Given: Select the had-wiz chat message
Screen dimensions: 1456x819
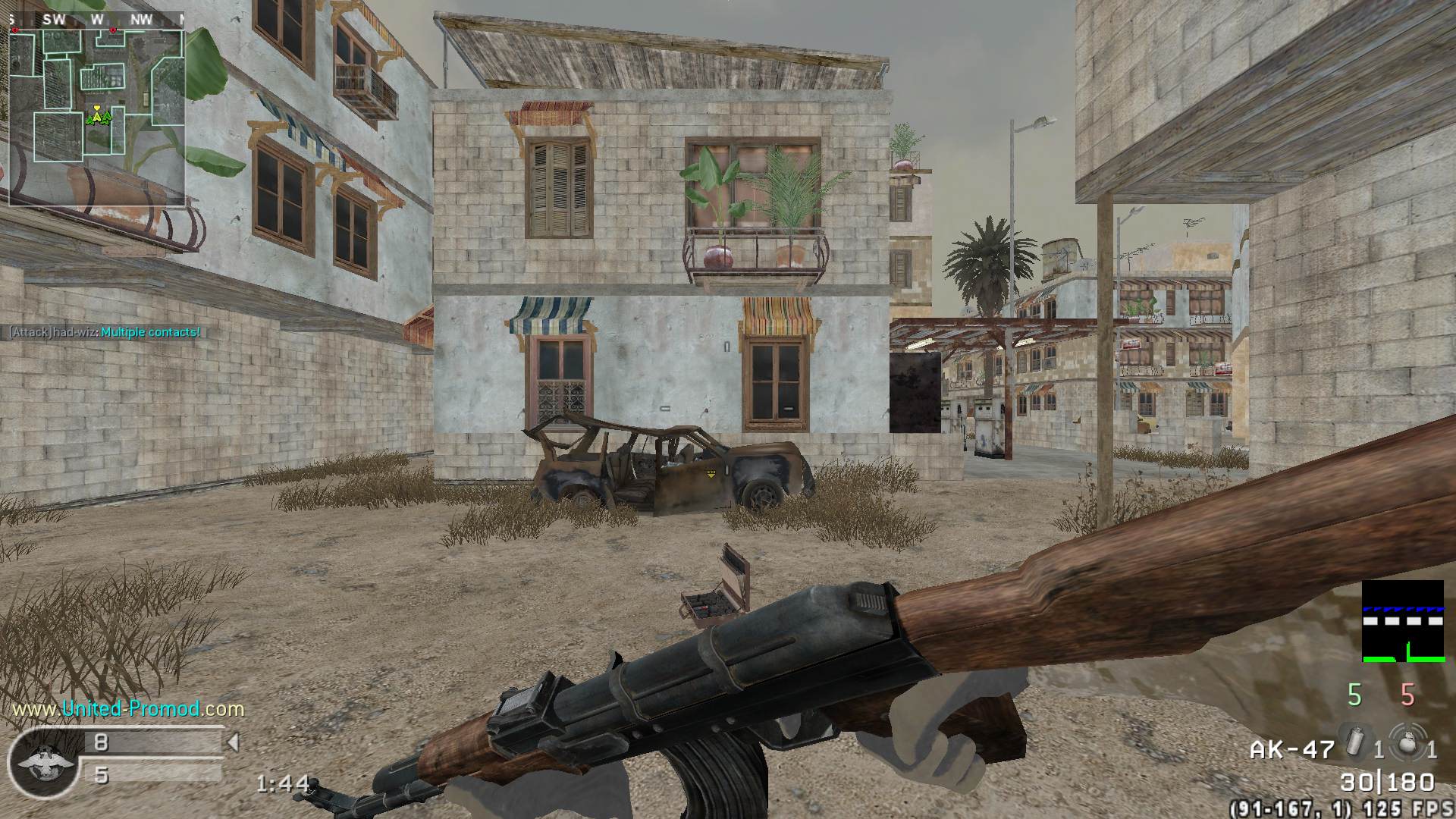Looking at the screenshot, I should (x=105, y=332).
